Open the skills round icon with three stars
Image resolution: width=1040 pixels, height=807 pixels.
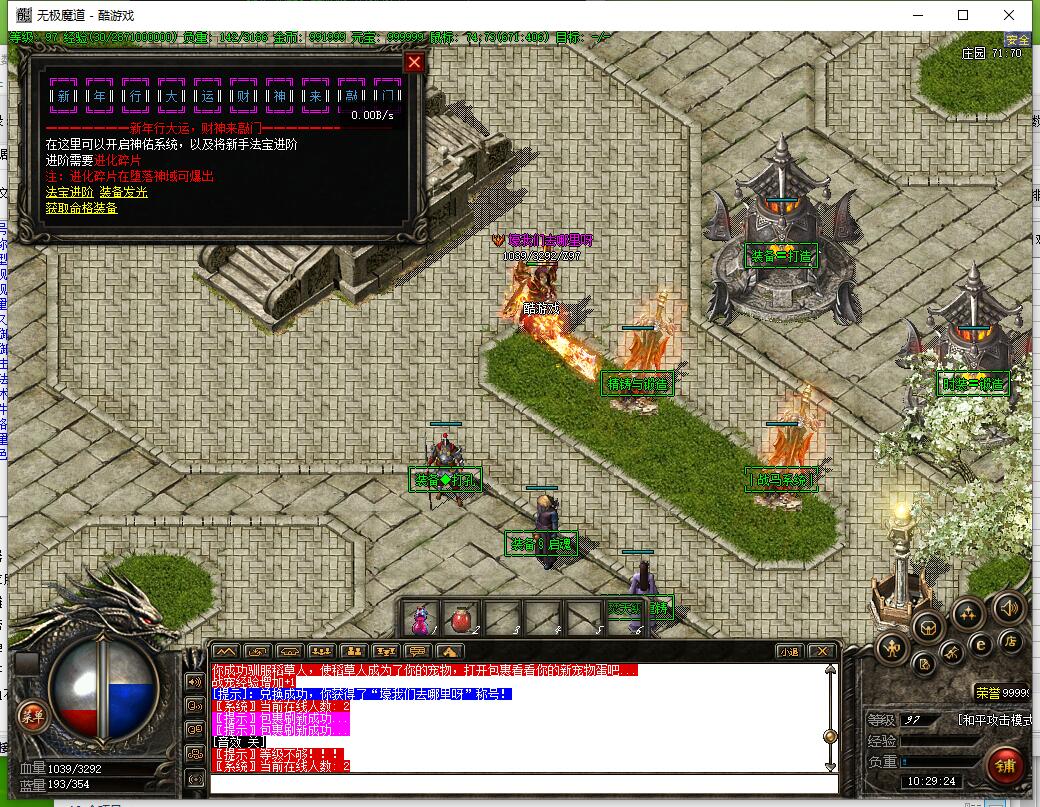(968, 613)
